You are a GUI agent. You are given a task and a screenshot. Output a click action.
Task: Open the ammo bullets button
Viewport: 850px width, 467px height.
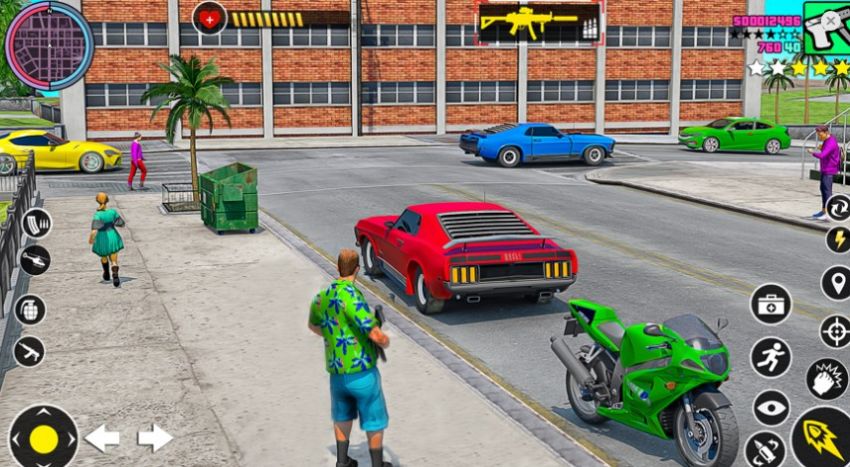click(36, 222)
